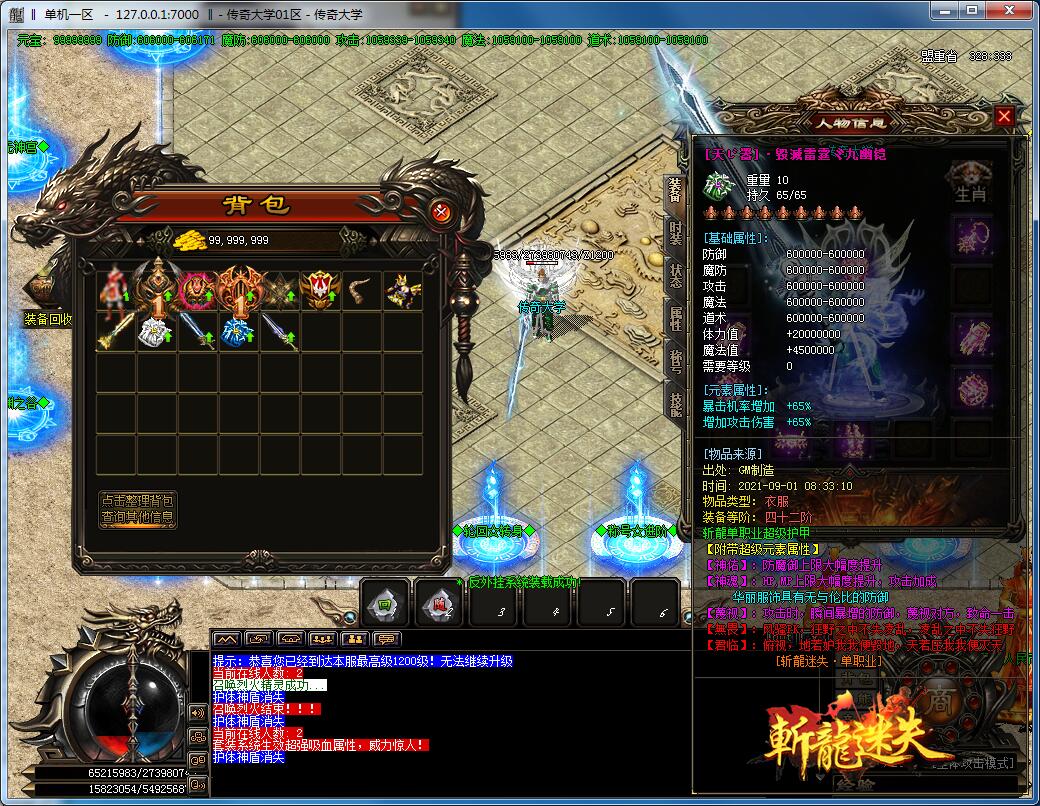Toggle the speaker sound button
This screenshot has height=806, width=1040.
click(197, 713)
